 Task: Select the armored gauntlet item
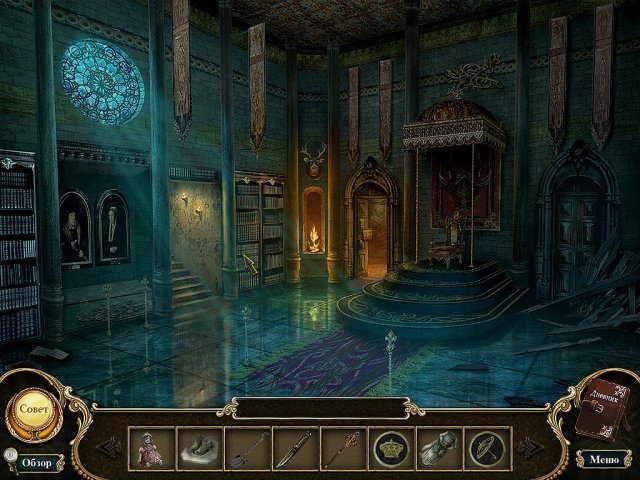click(439, 447)
